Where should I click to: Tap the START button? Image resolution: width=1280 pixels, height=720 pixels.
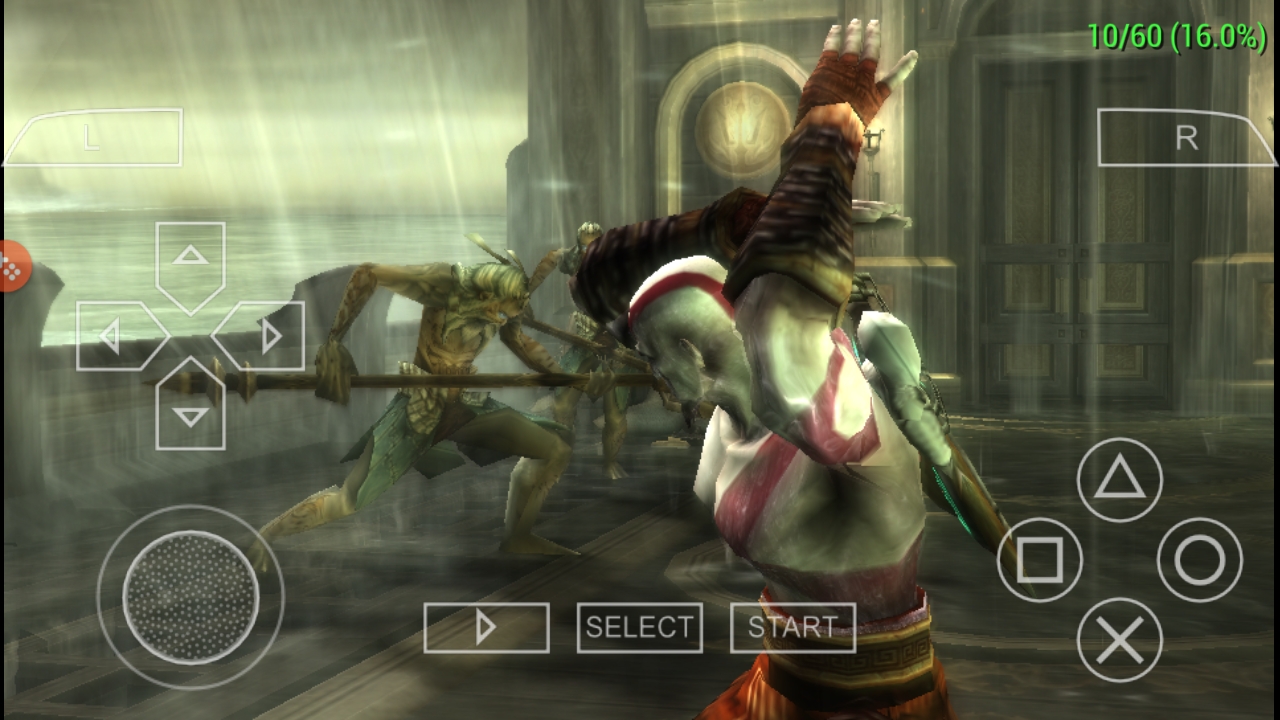[x=793, y=627]
